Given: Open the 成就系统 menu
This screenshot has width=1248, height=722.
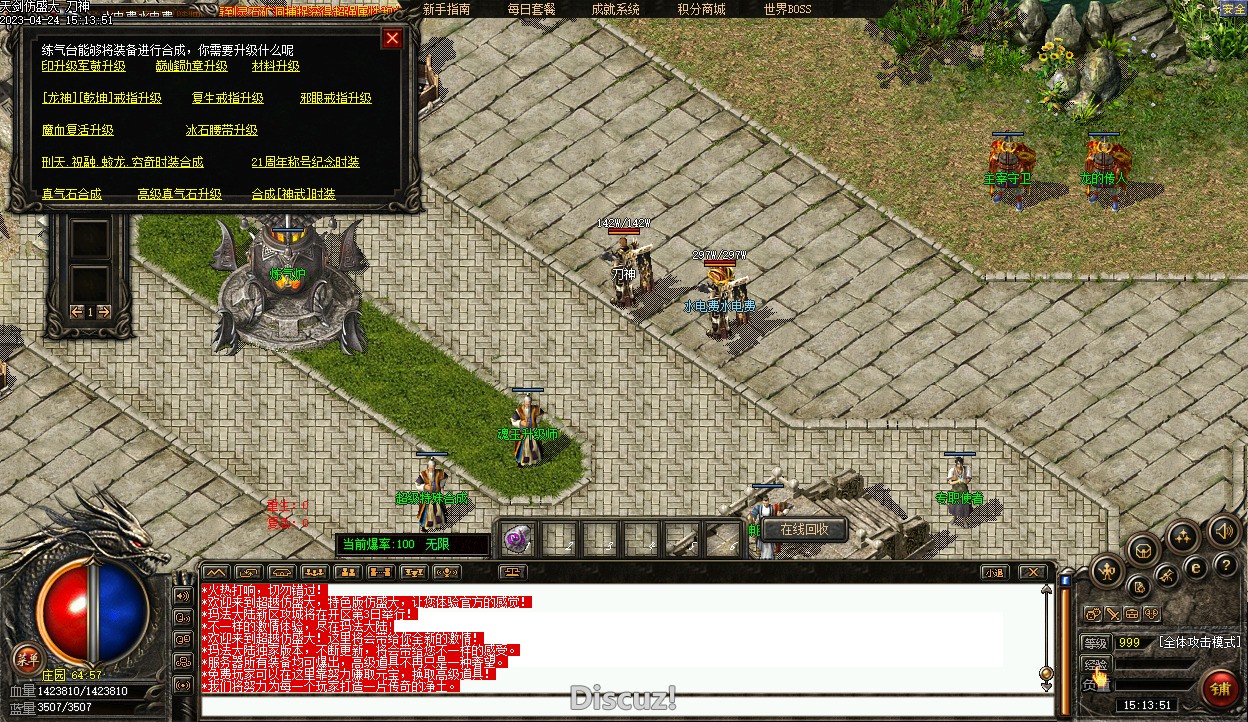Looking at the screenshot, I should click(x=615, y=9).
